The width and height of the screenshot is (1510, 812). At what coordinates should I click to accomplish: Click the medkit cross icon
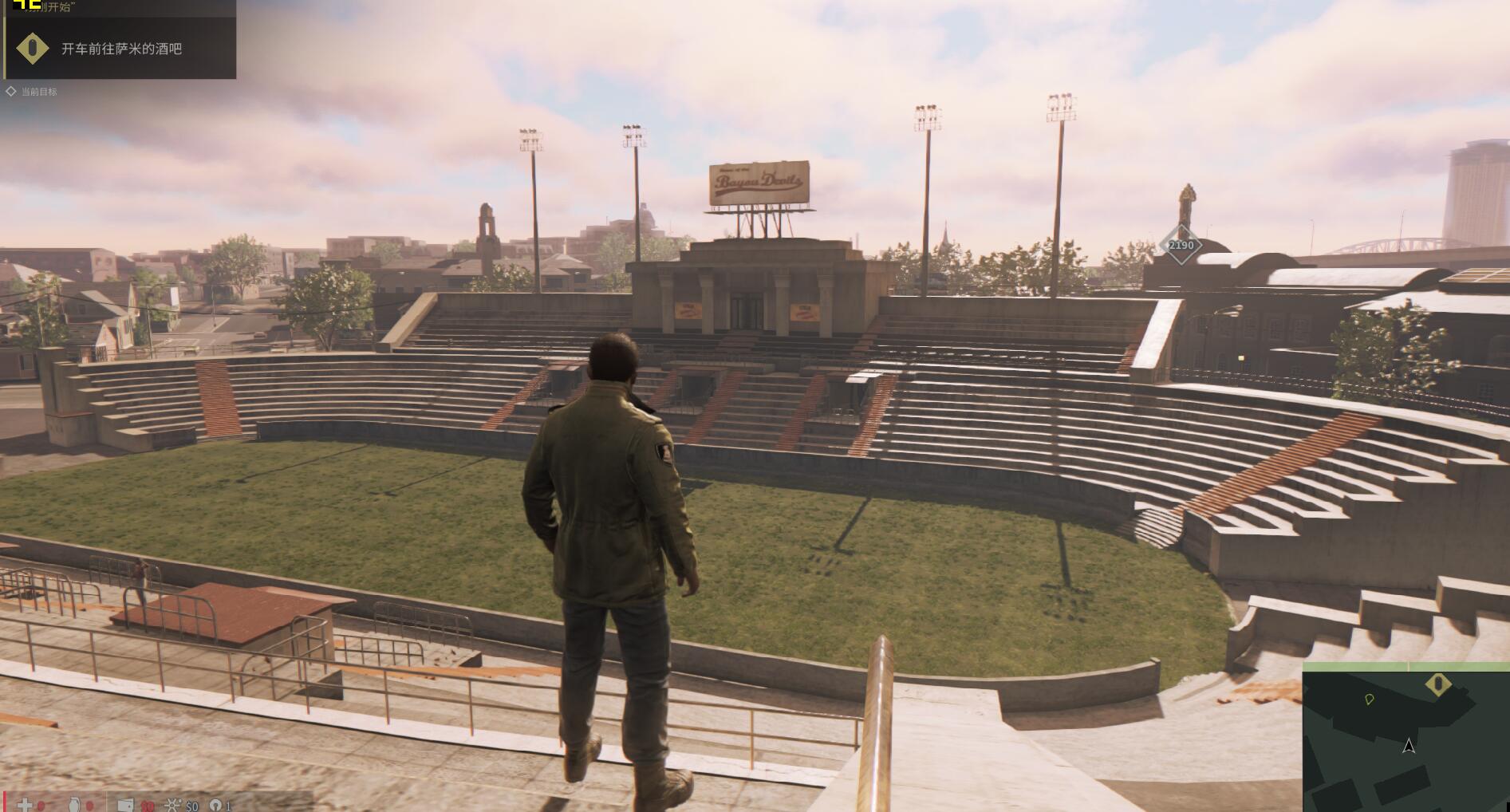[26, 805]
